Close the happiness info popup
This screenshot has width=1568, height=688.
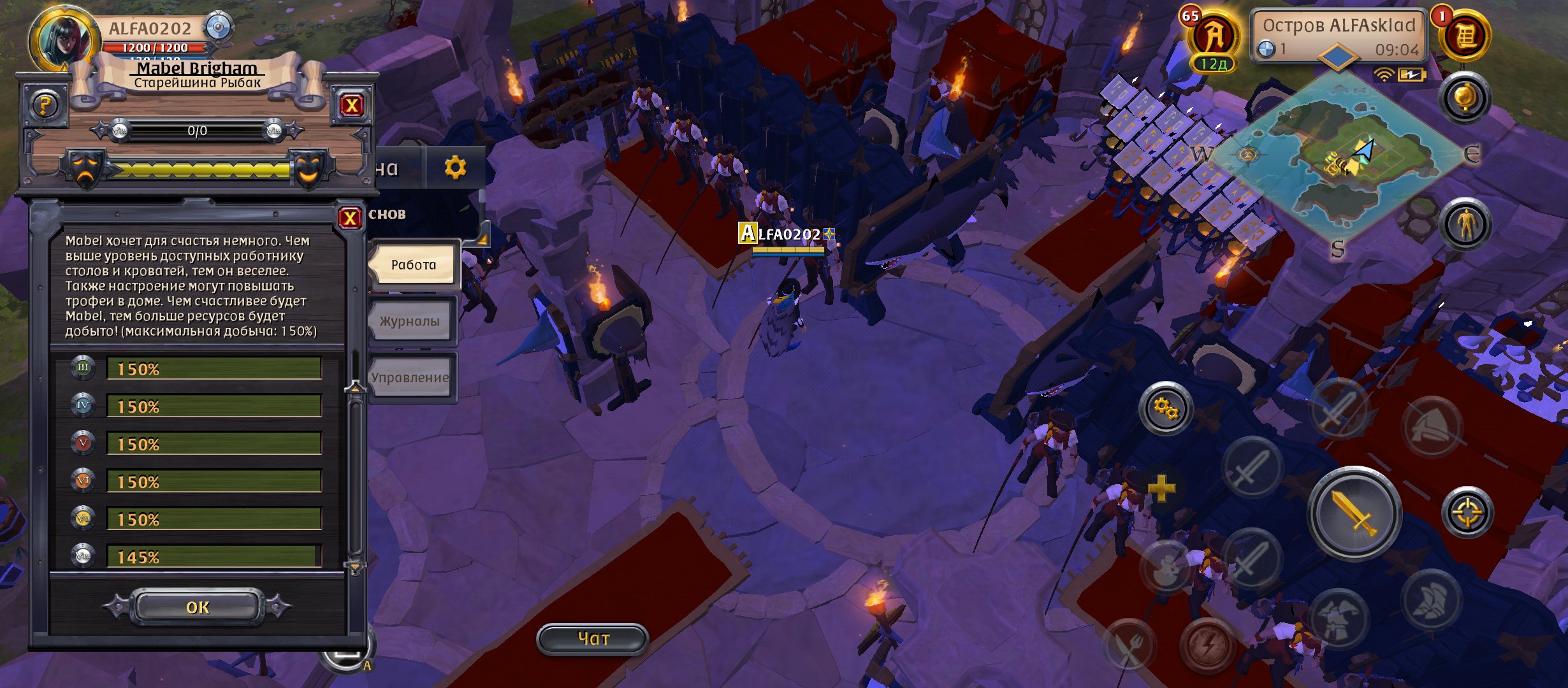(350, 219)
